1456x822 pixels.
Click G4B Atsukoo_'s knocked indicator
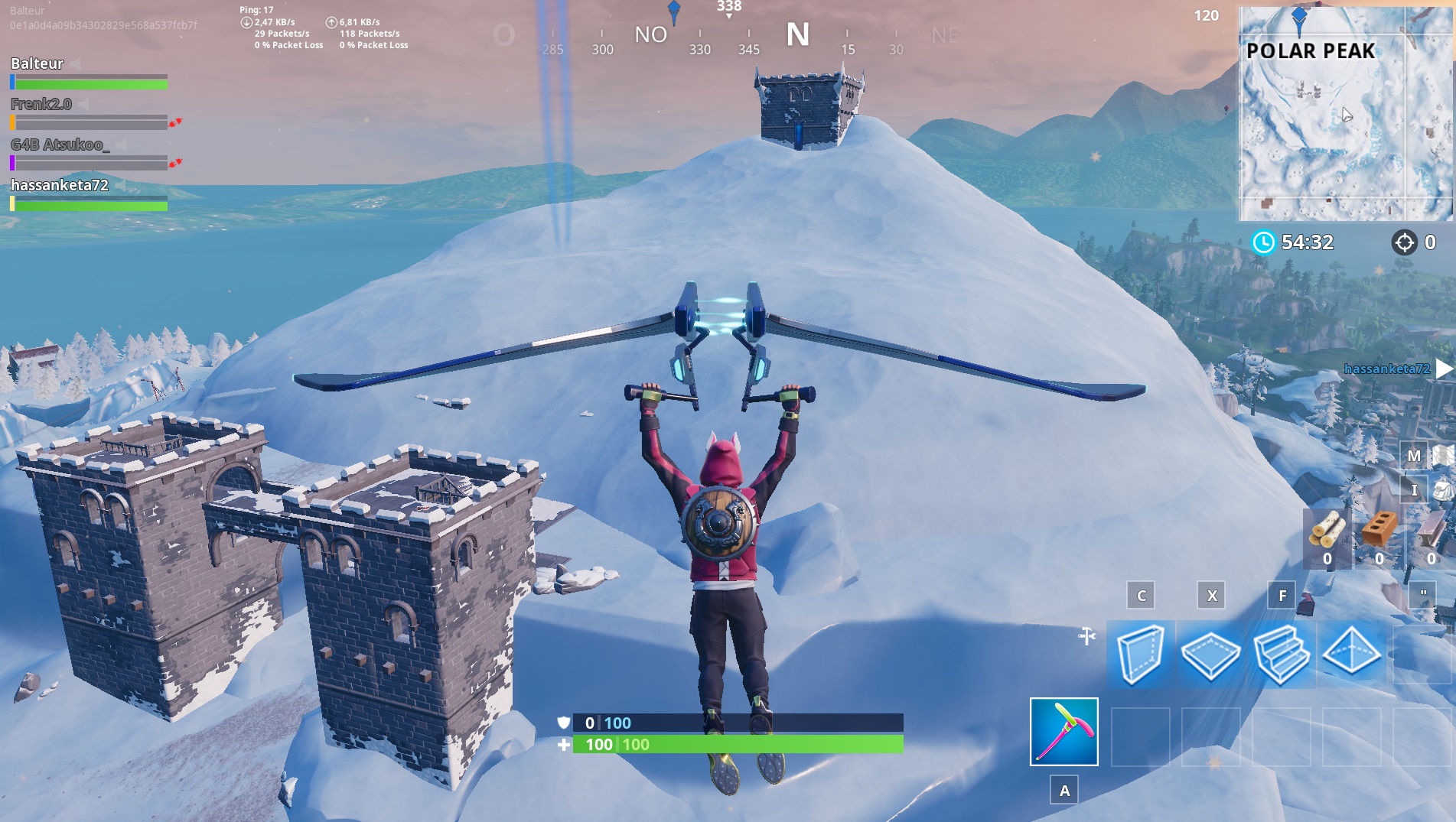pyautogui.click(x=174, y=163)
